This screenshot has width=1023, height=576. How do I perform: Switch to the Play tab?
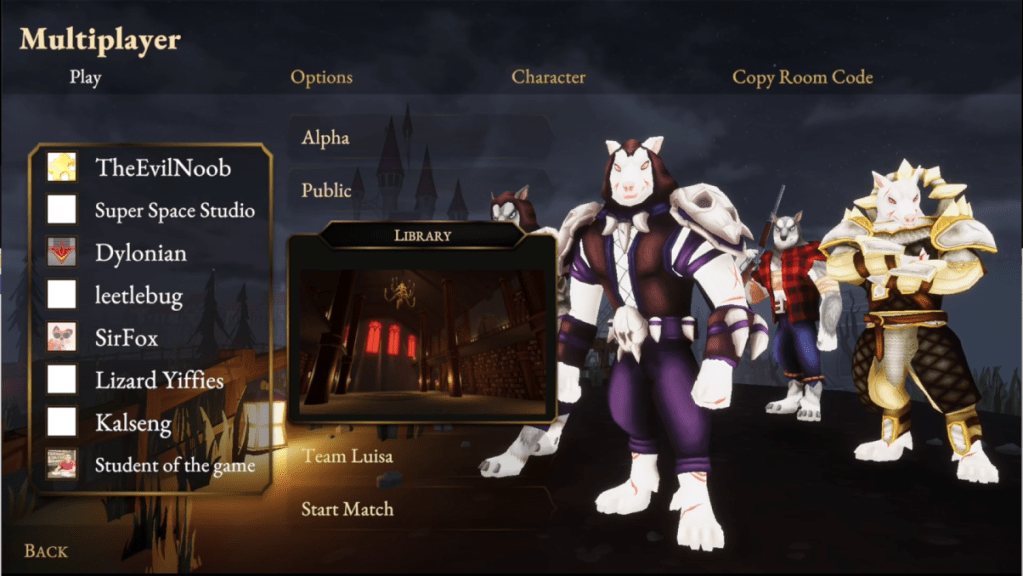[x=85, y=77]
